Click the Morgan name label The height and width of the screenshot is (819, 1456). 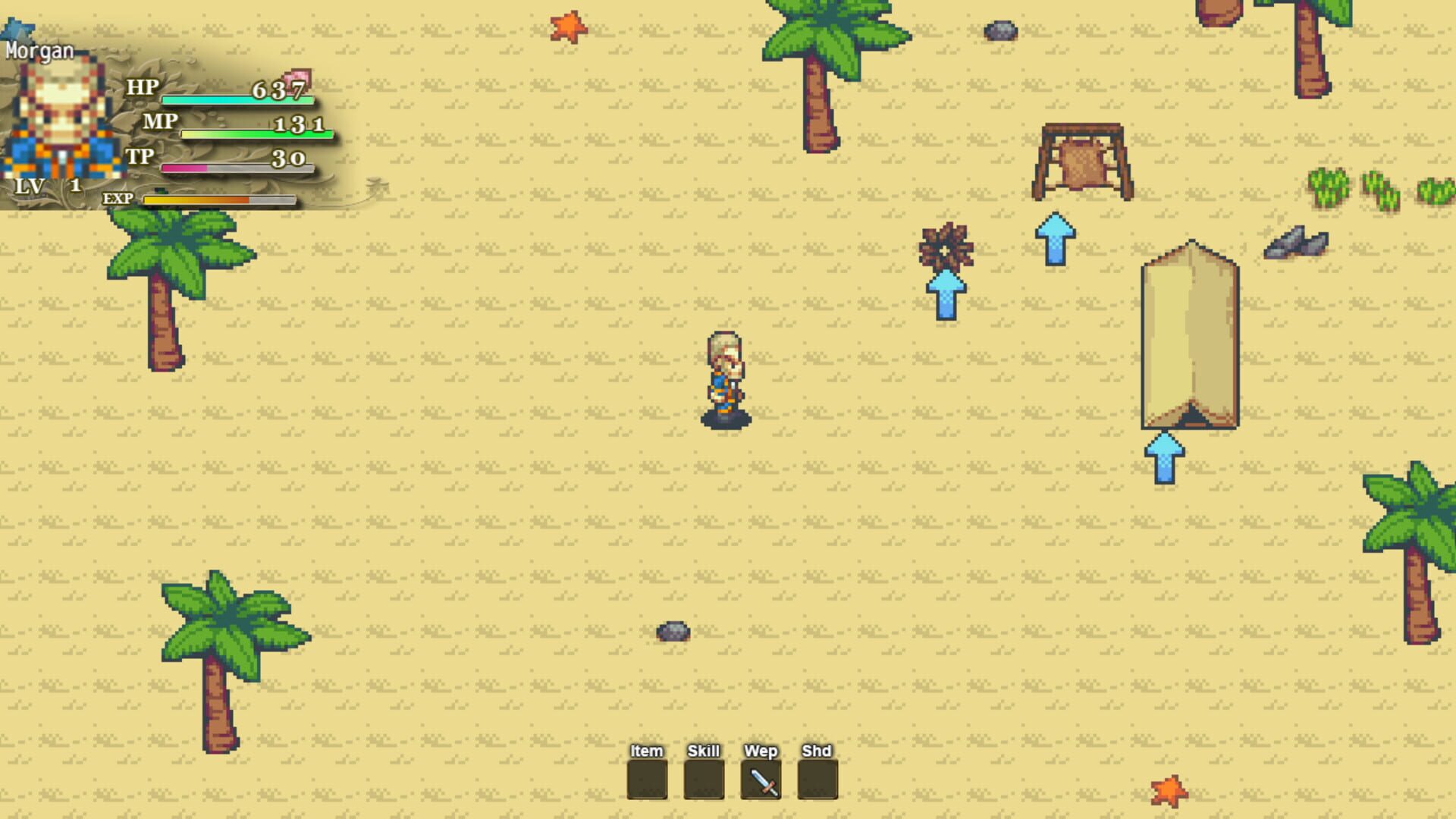39,51
